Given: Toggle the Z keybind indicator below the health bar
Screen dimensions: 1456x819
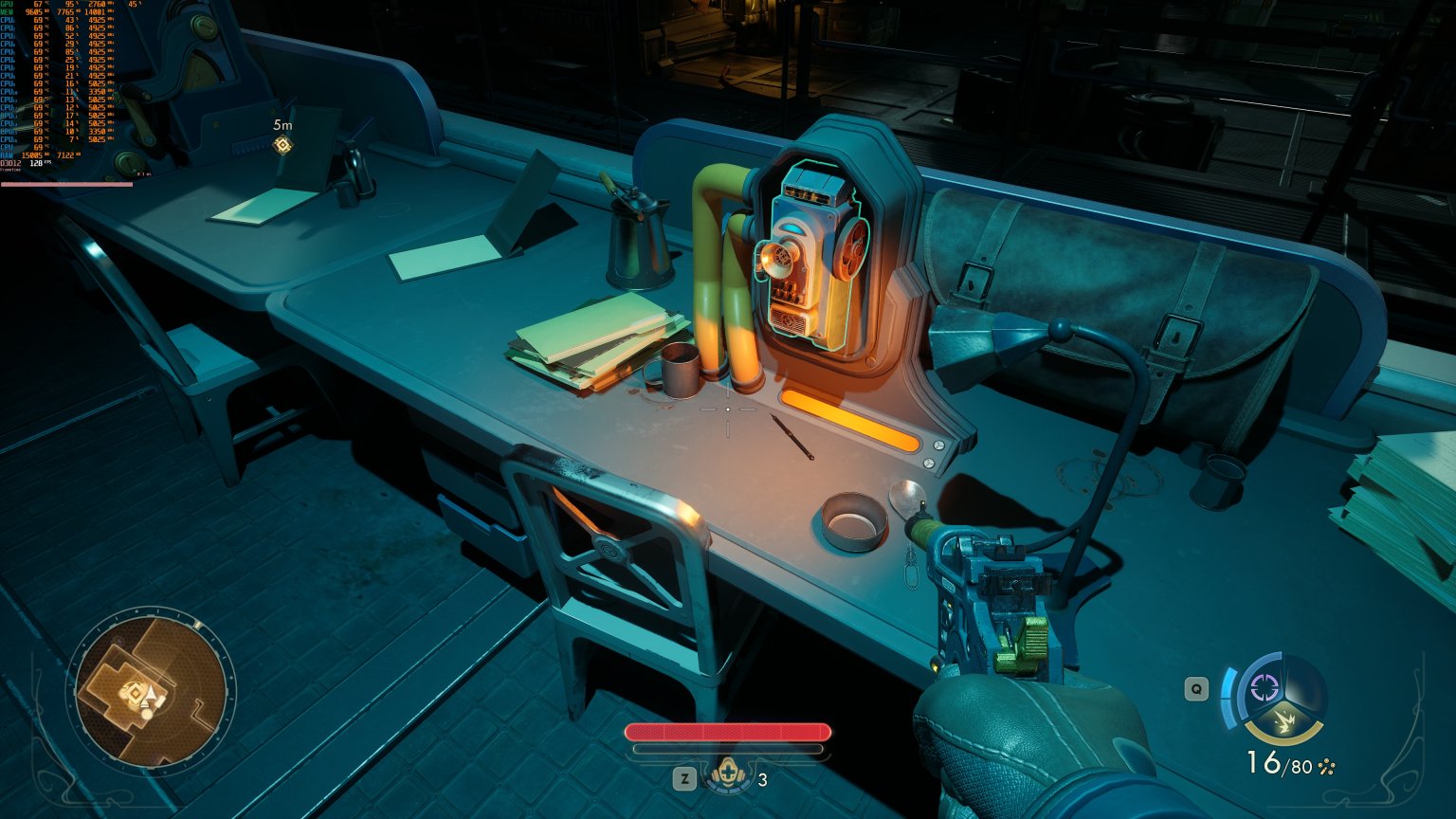Looking at the screenshot, I should tap(684, 779).
